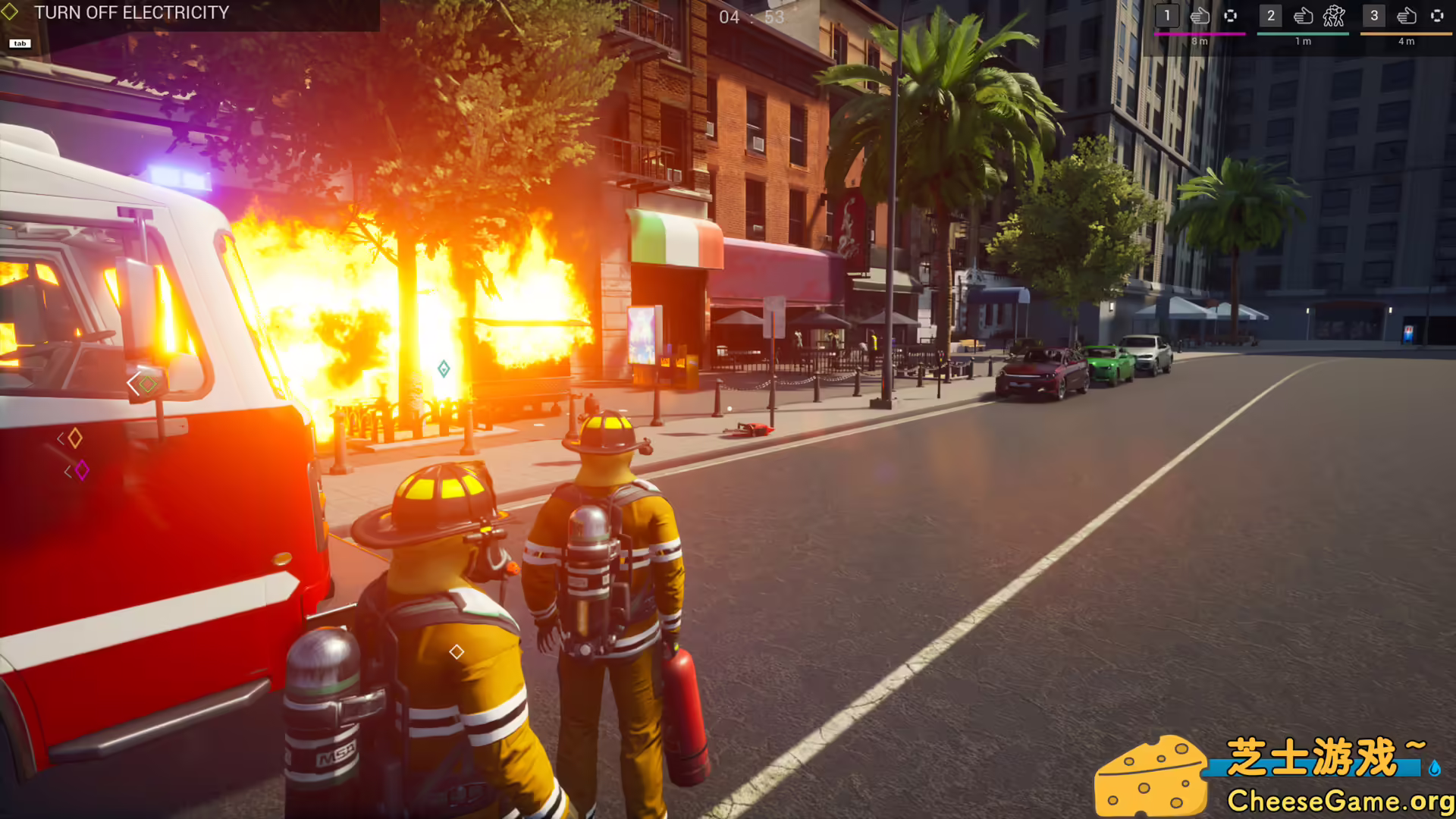Select the TURN OFF ELECTRICITY objective banner
The height and width of the screenshot is (819, 1456).
click(133, 13)
